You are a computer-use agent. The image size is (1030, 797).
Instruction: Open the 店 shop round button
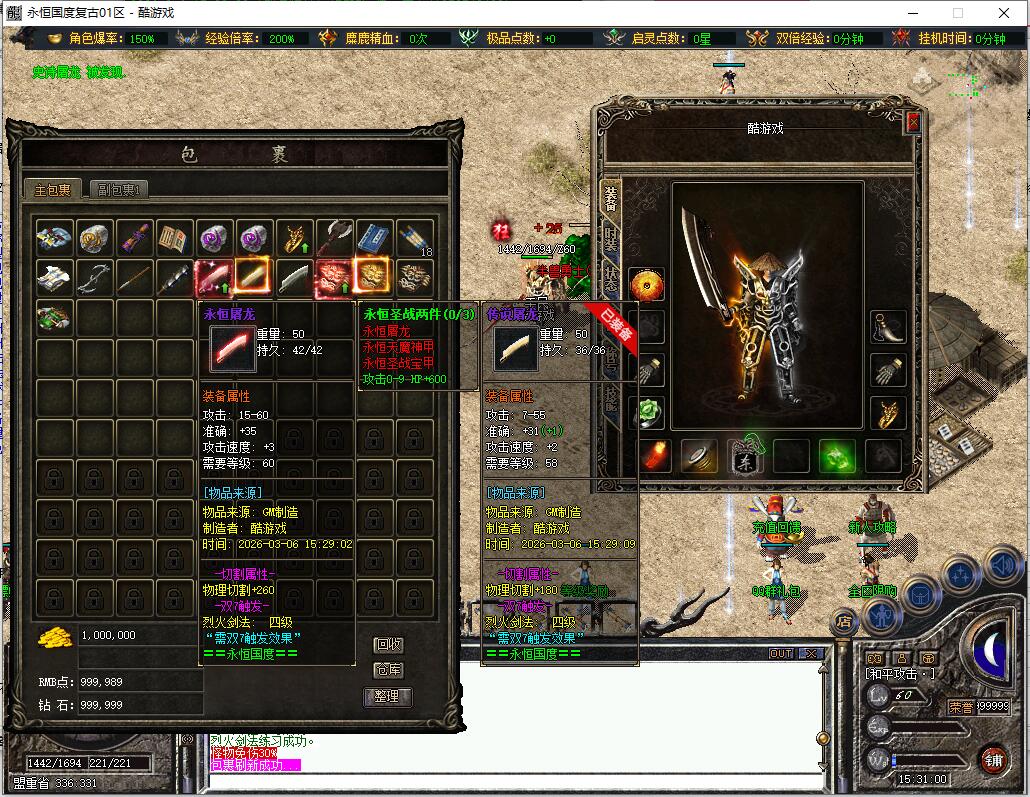click(x=845, y=621)
